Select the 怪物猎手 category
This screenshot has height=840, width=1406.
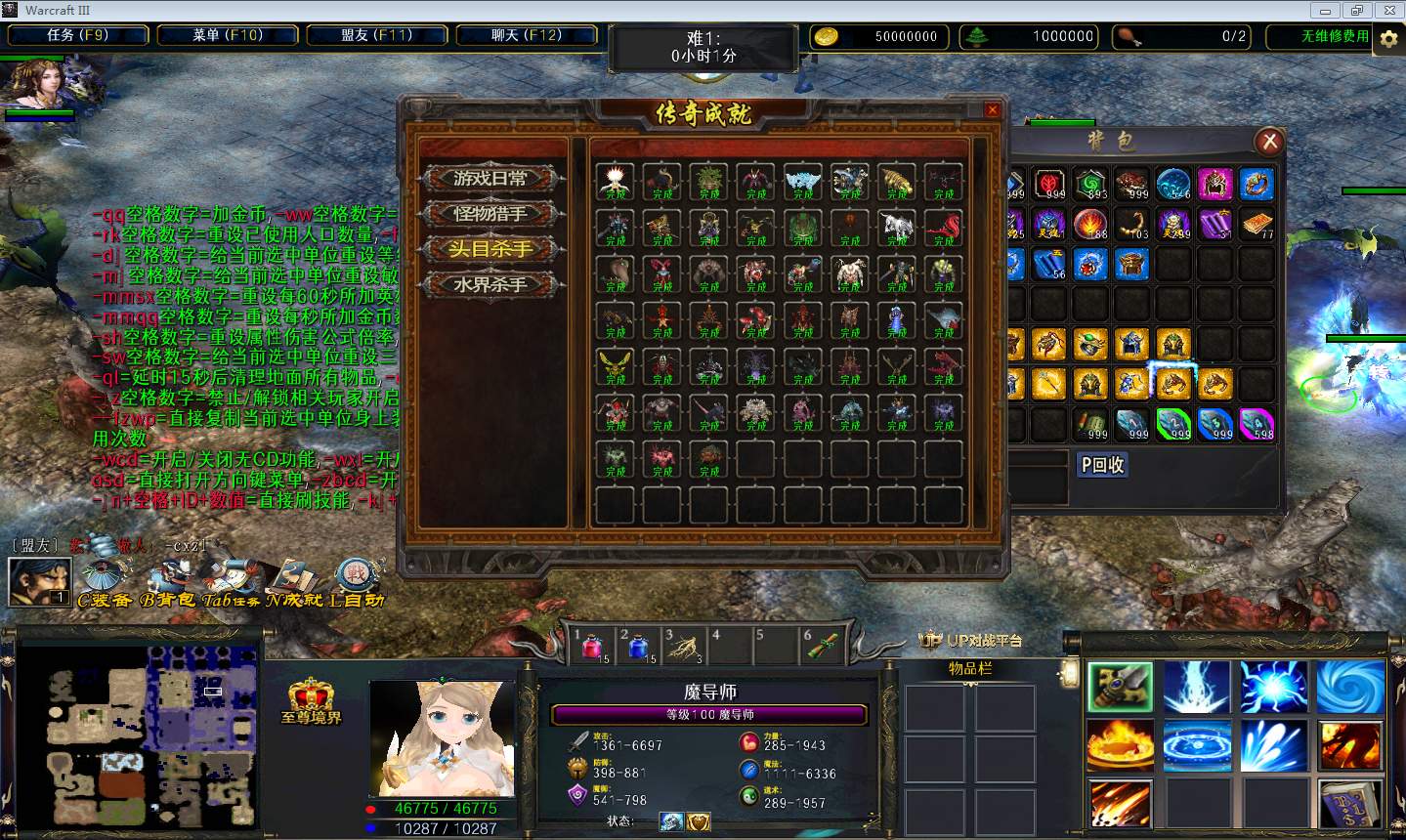(x=490, y=214)
